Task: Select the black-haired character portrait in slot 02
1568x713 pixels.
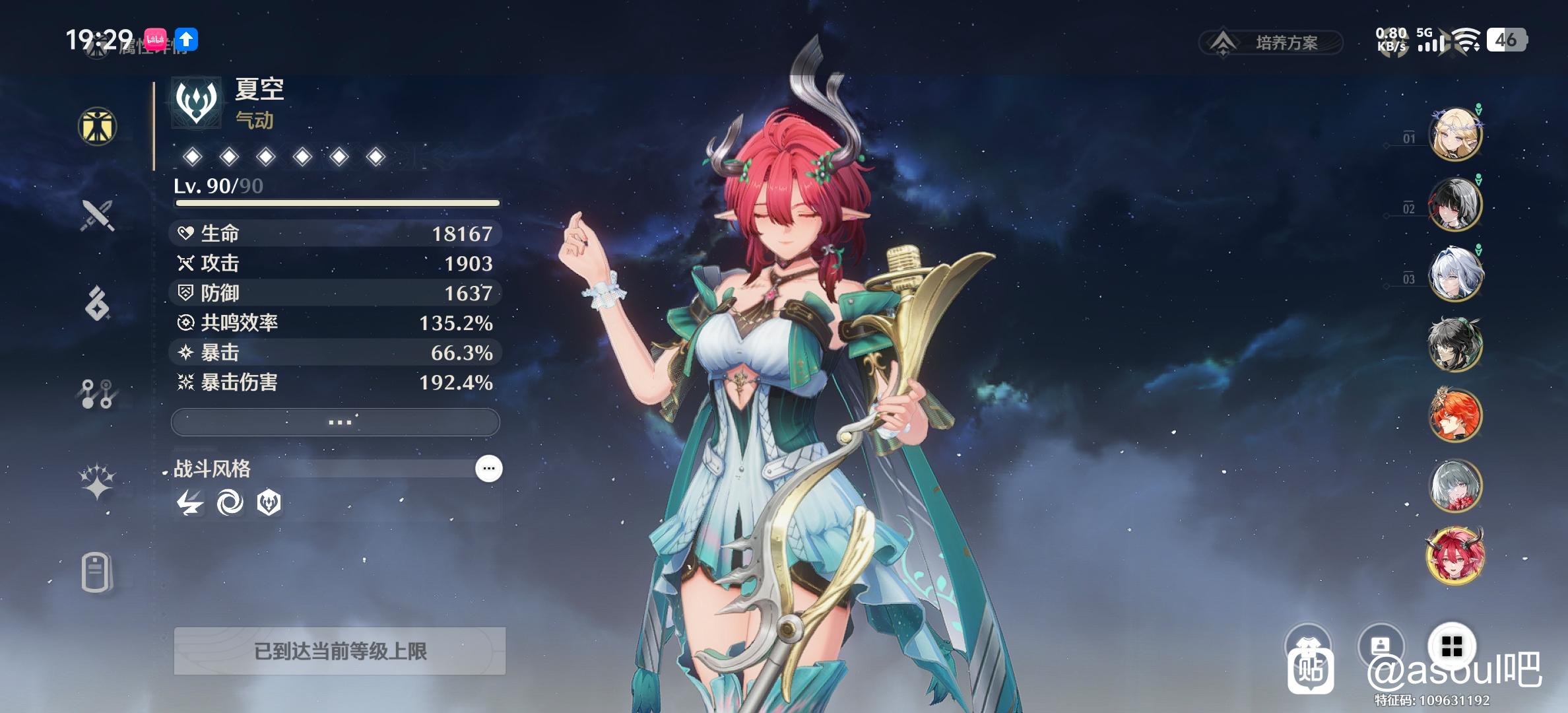Action: [x=1454, y=205]
